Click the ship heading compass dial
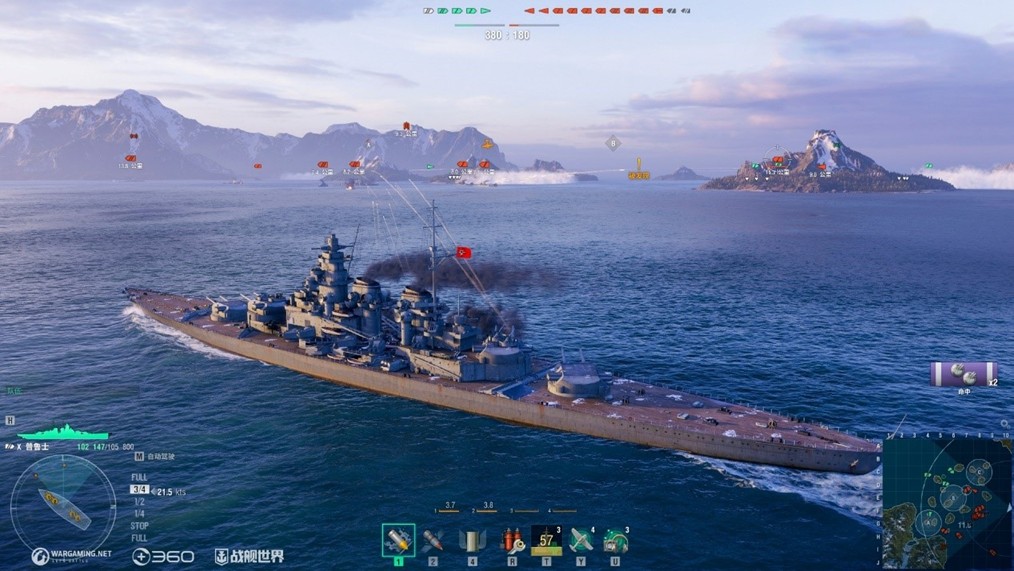 pyautogui.click(x=63, y=503)
